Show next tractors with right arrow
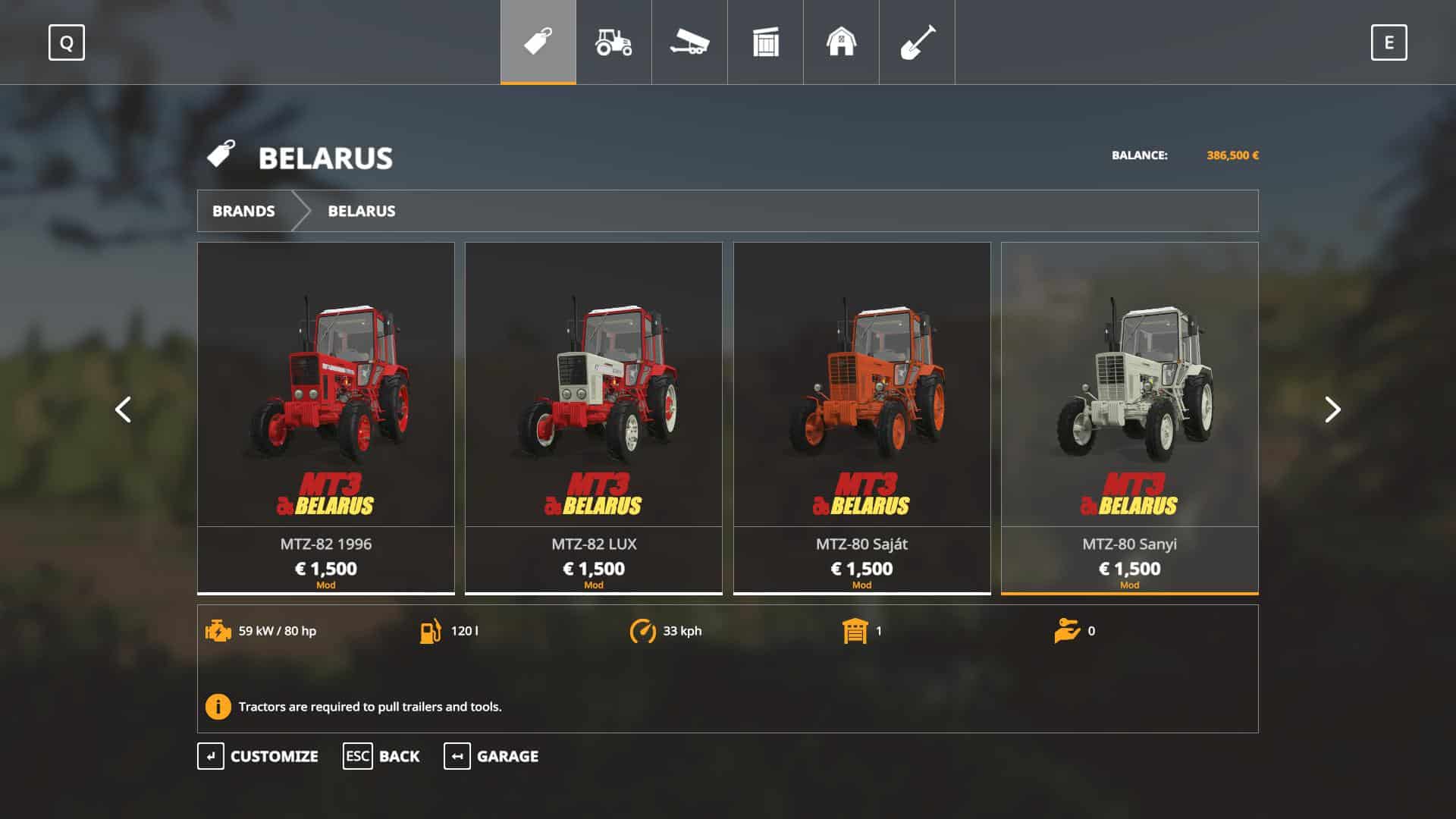The width and height of the screenshot is (1456, 819). tap(1332, 409)
